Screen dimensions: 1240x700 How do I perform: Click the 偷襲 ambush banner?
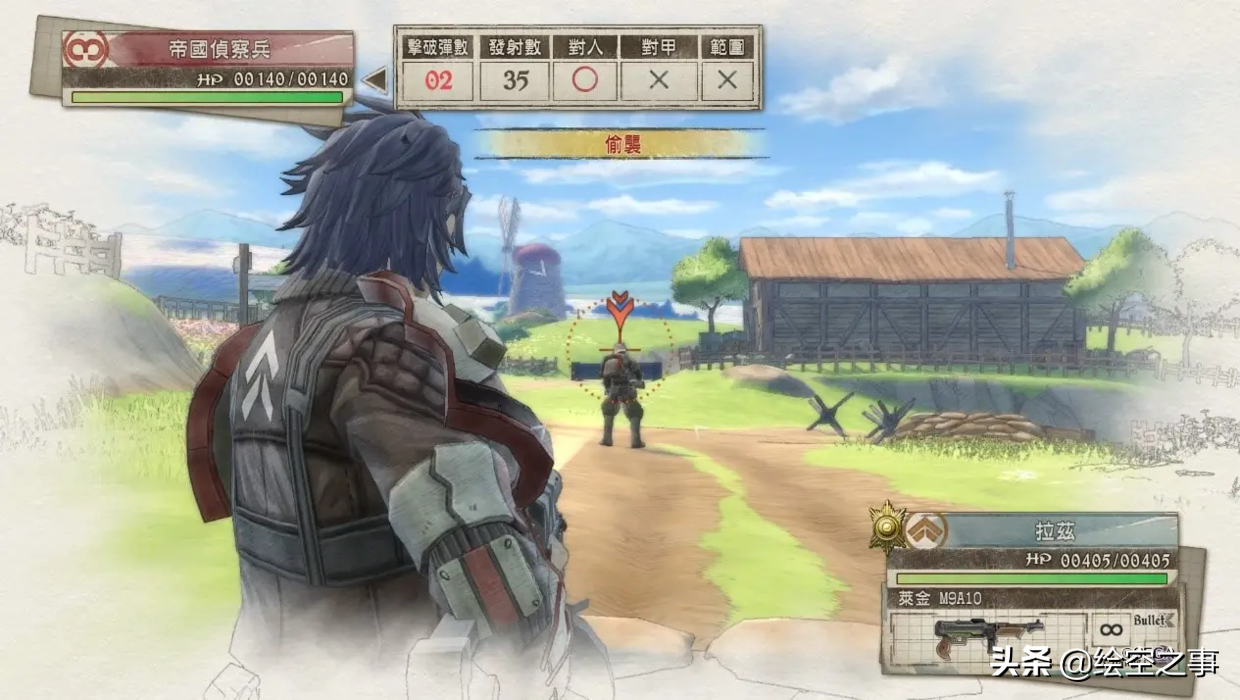(622, 144)
